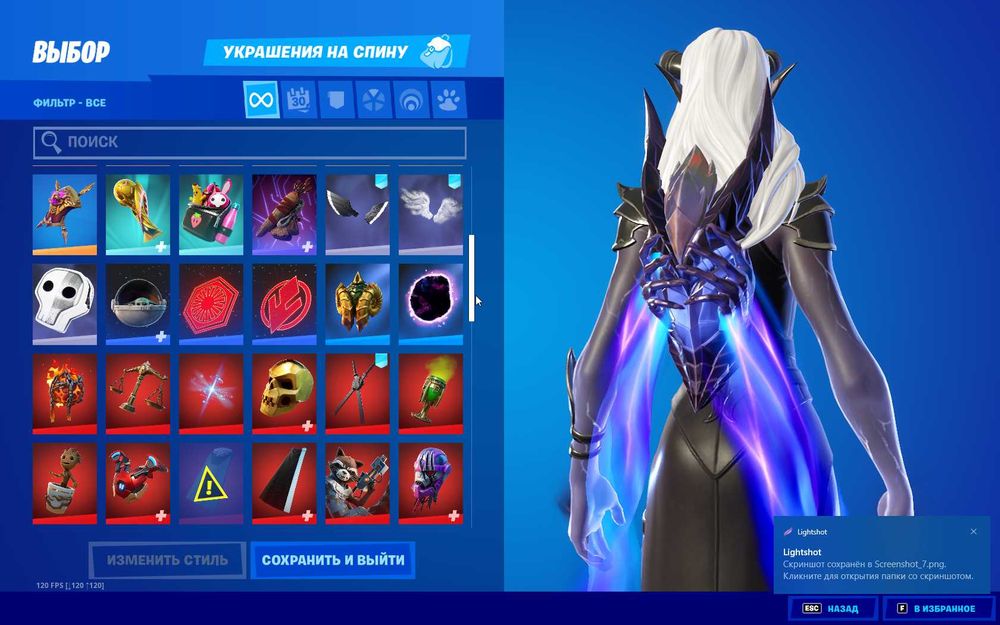Click the Назад back button
The width and height of the screenshot is (1000, 625).
pyautogui.click(x=832, y=608)
